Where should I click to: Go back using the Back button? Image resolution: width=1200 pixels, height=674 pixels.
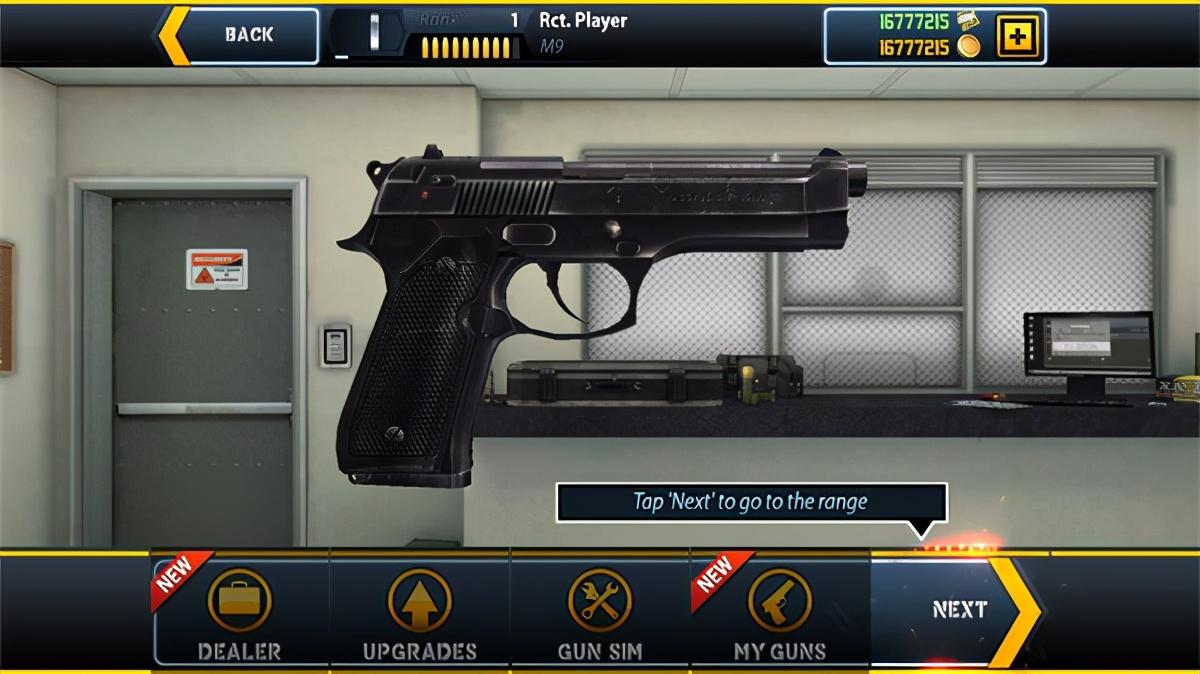tap(240, 35)
